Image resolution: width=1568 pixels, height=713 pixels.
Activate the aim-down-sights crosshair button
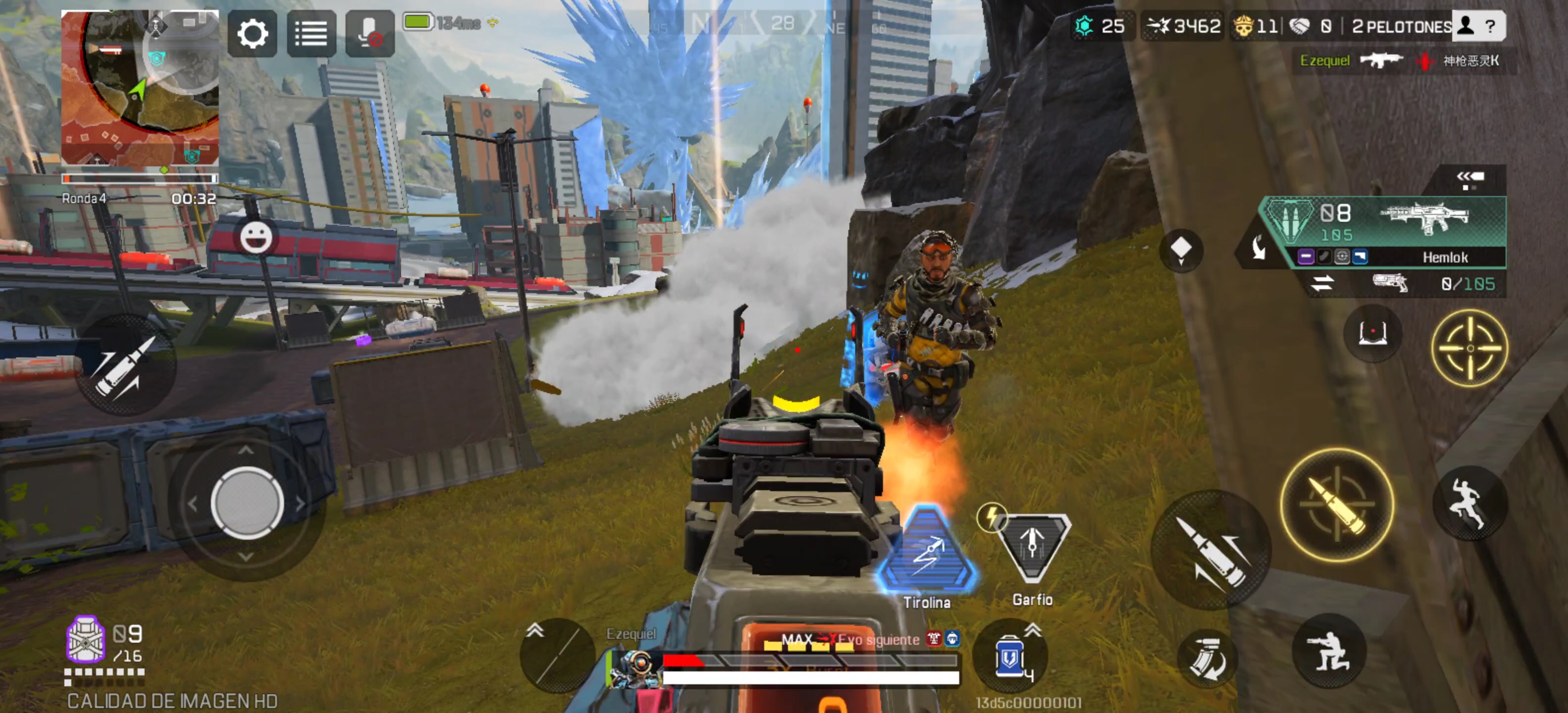pos(1470,348)
